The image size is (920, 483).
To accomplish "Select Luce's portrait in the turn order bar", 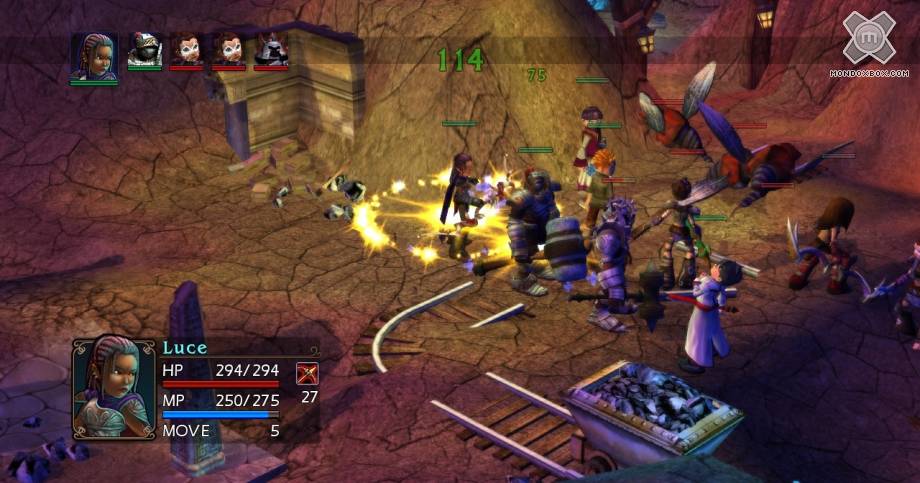I will click(x=93, y=53).
